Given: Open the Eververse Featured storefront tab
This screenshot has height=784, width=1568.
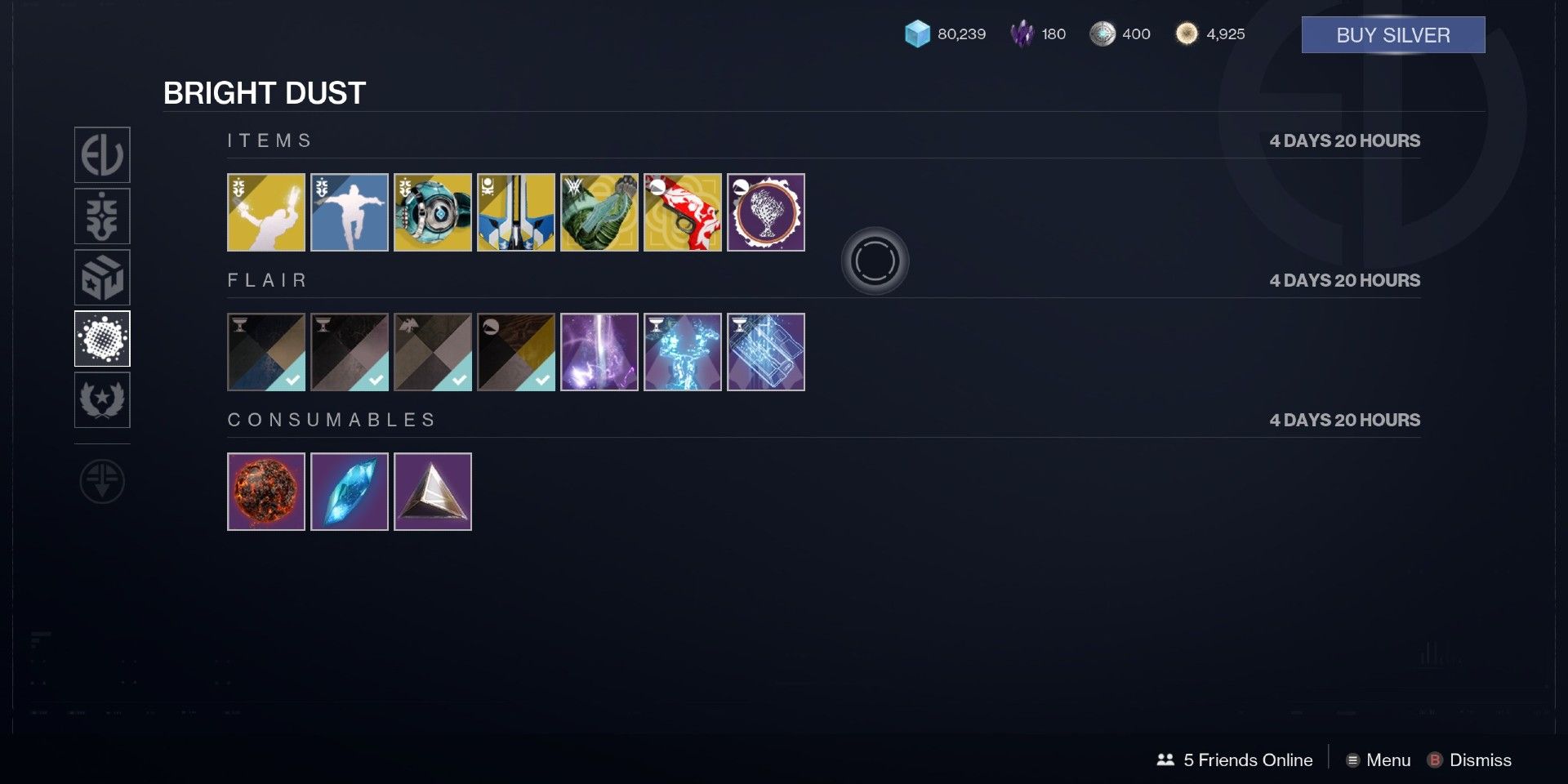Looking at the screenshot, I should coord(103,155).
